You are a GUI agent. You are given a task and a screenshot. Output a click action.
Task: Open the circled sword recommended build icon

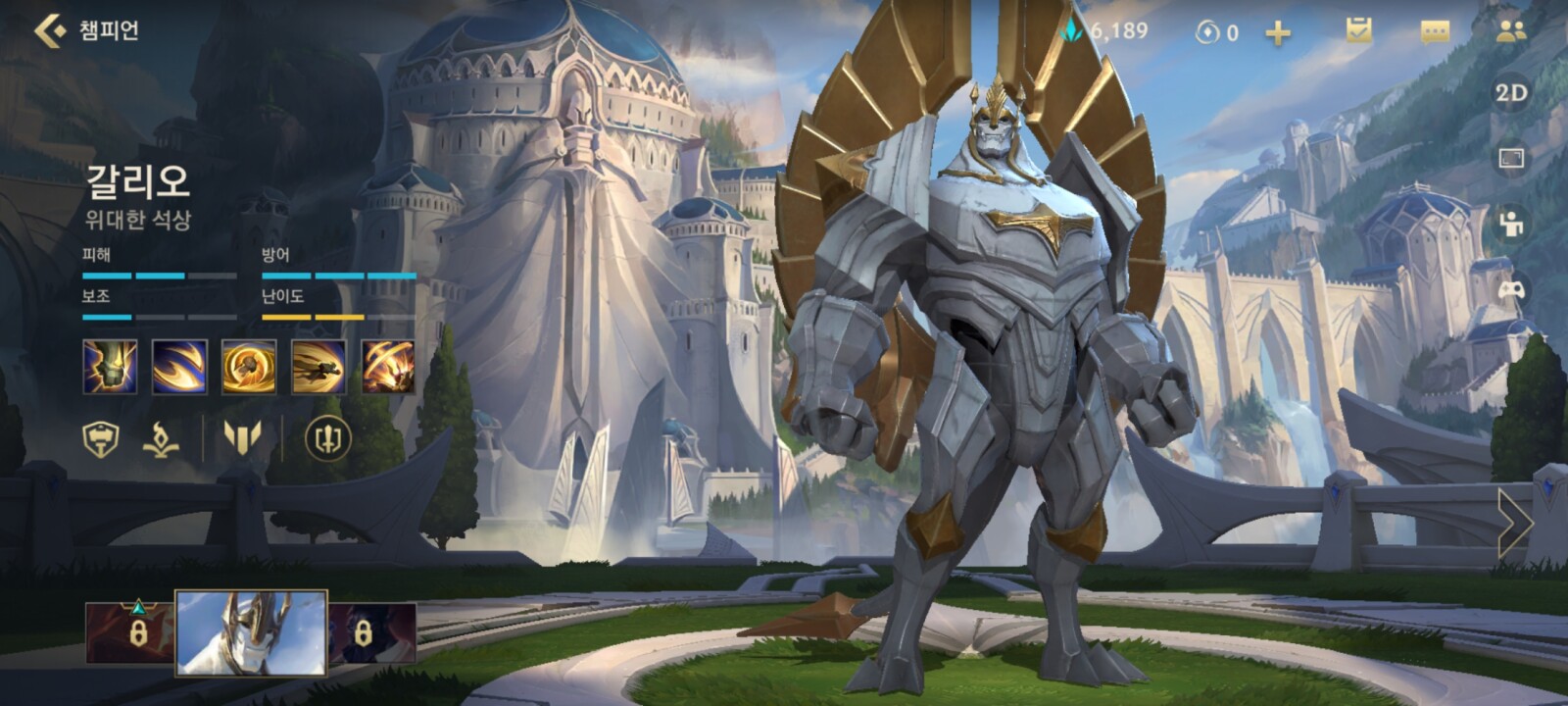327,438
